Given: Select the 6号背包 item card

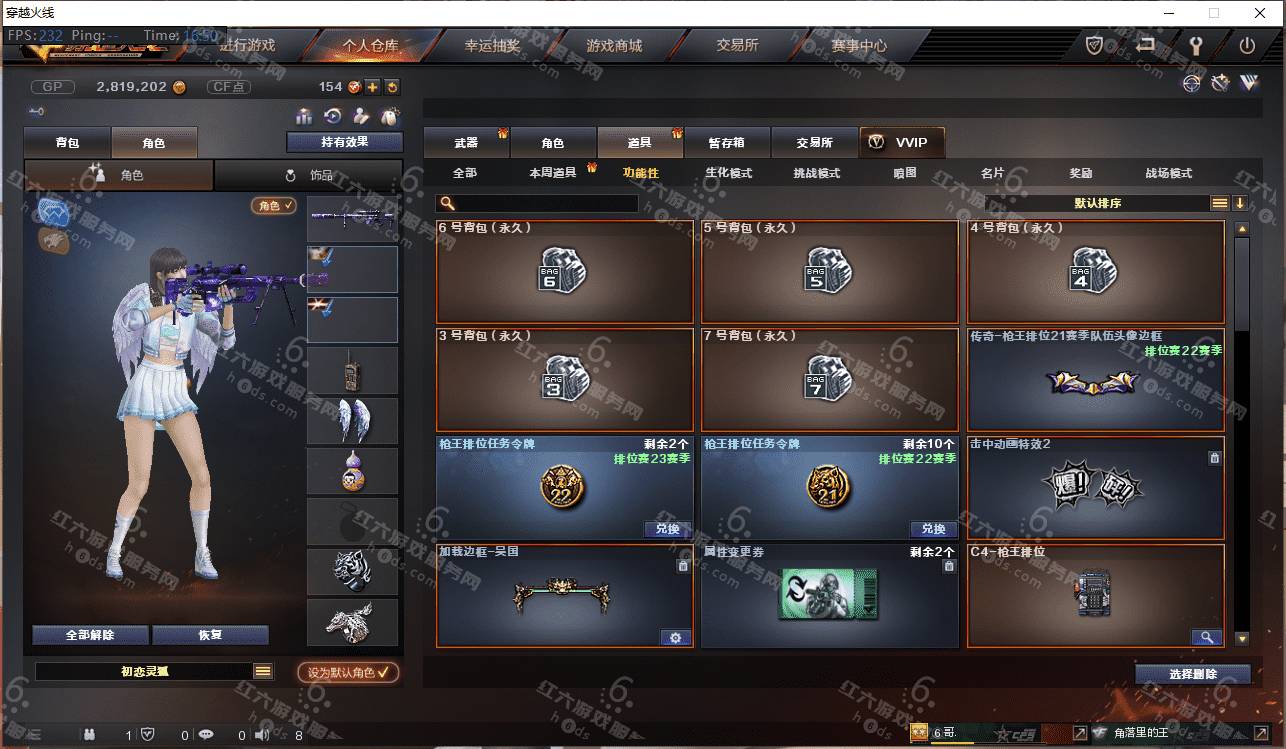Looking at the screenshot, I should 564,271.
